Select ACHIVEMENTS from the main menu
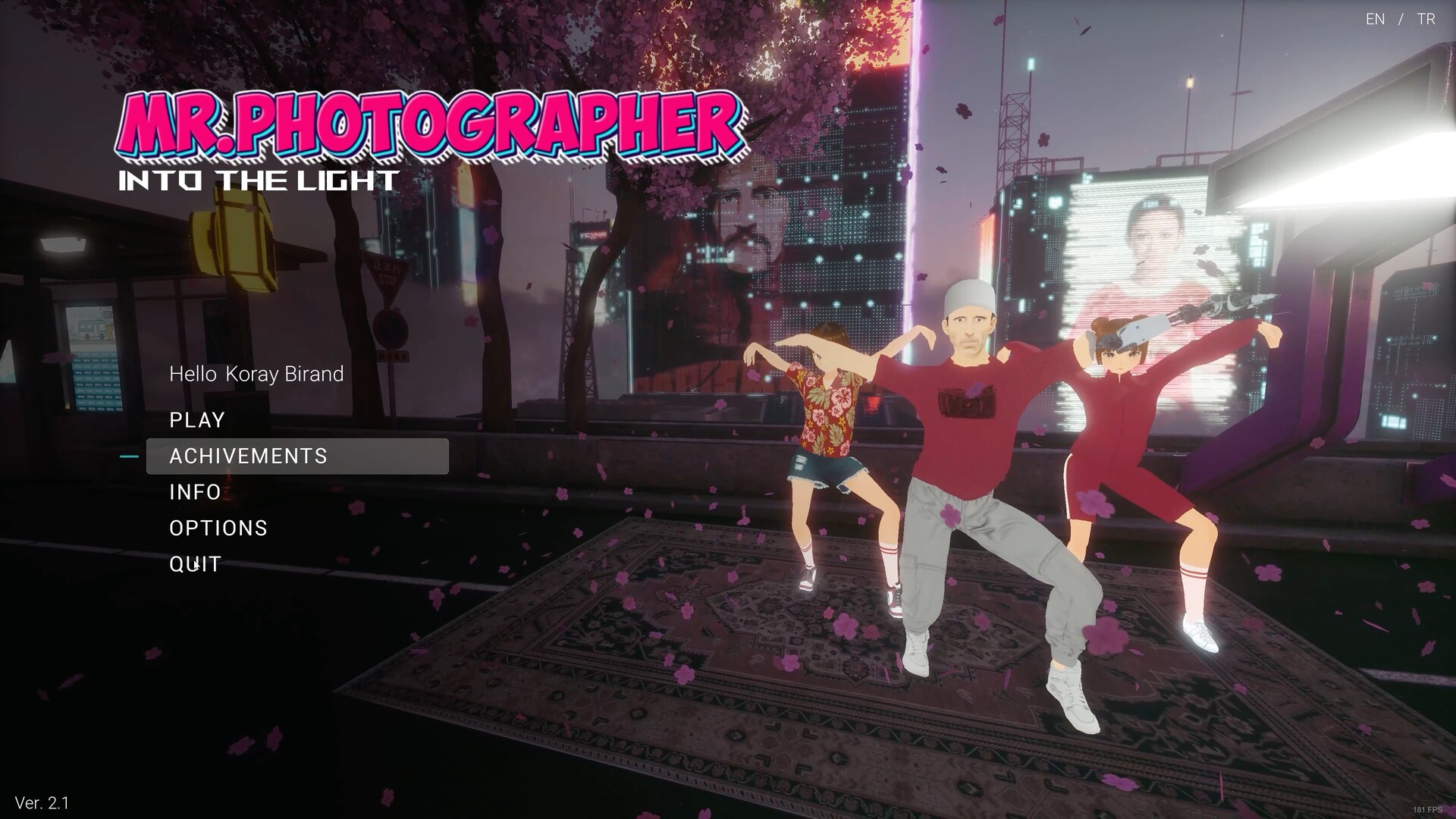 click(x=249, y=456)
